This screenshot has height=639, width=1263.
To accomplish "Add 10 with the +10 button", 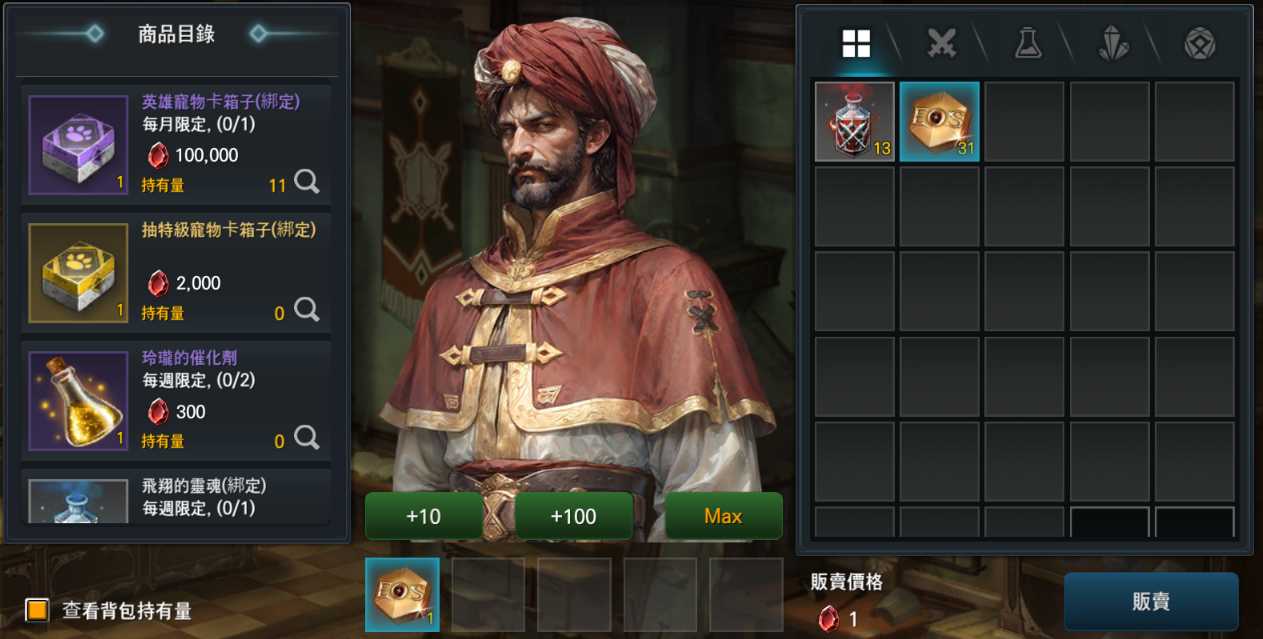I will 424,516.
